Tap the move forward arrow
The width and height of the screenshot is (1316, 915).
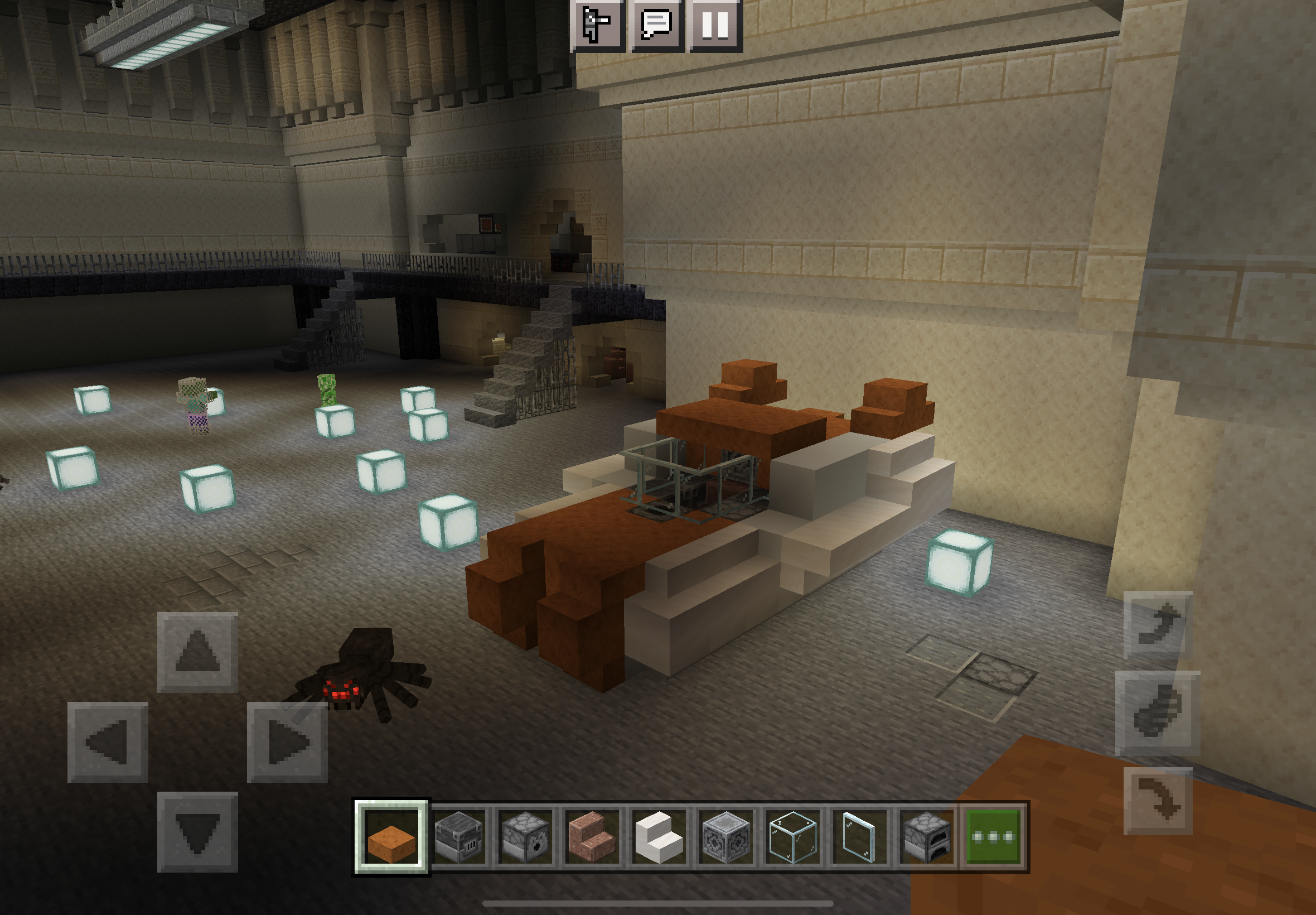tap(197, 652)
